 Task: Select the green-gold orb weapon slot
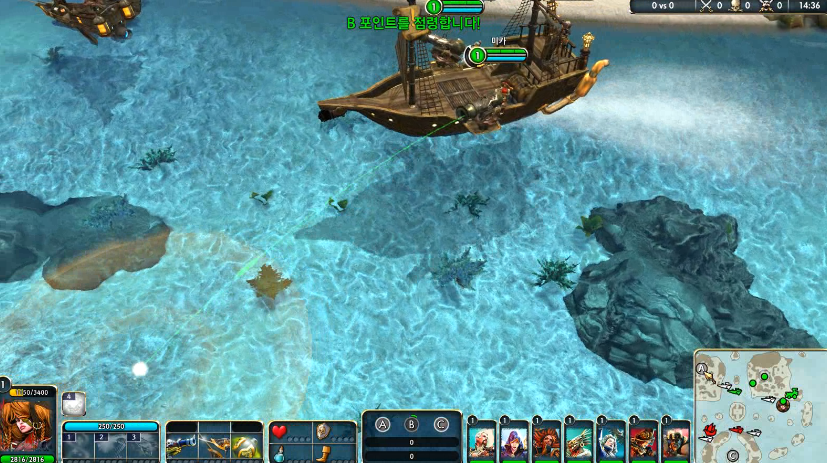[x=245, y=441]
